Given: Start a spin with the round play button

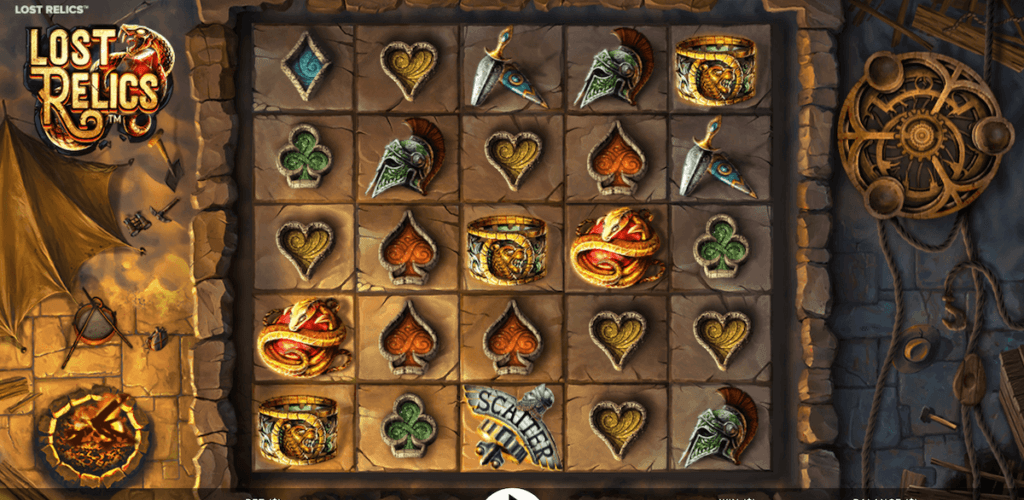Looking at the screenshot, I should coord(511,494).
